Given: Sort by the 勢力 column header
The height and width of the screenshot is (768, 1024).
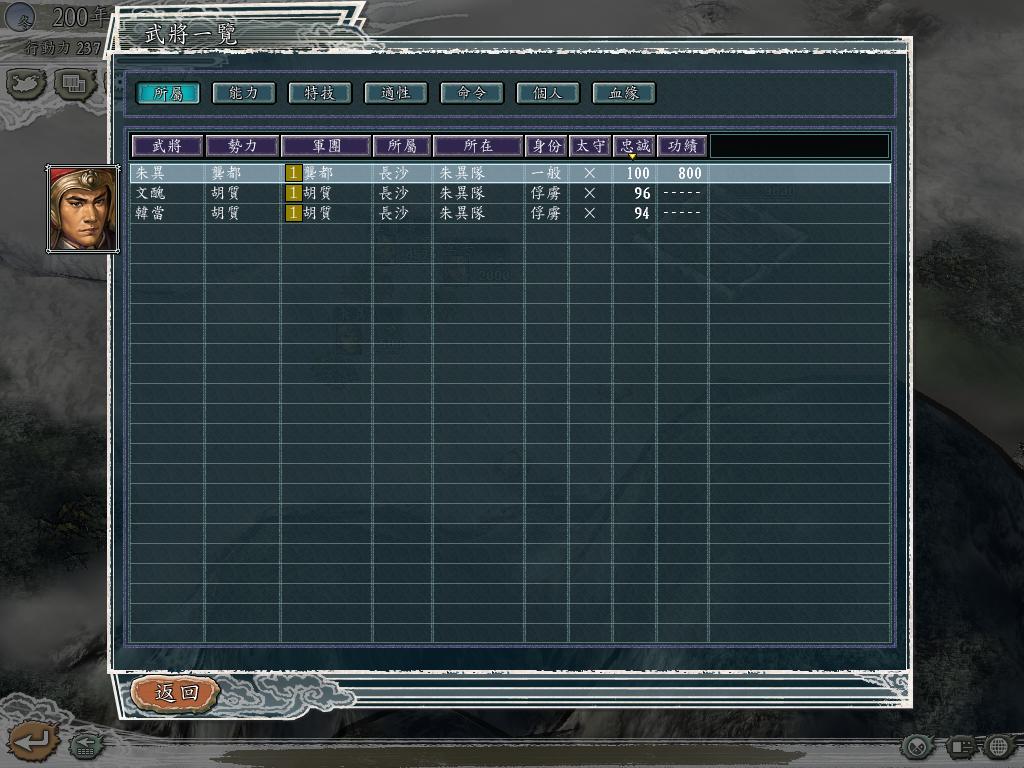Looking at the screenshot, I should pyautogui.click(x=242, y=146).
